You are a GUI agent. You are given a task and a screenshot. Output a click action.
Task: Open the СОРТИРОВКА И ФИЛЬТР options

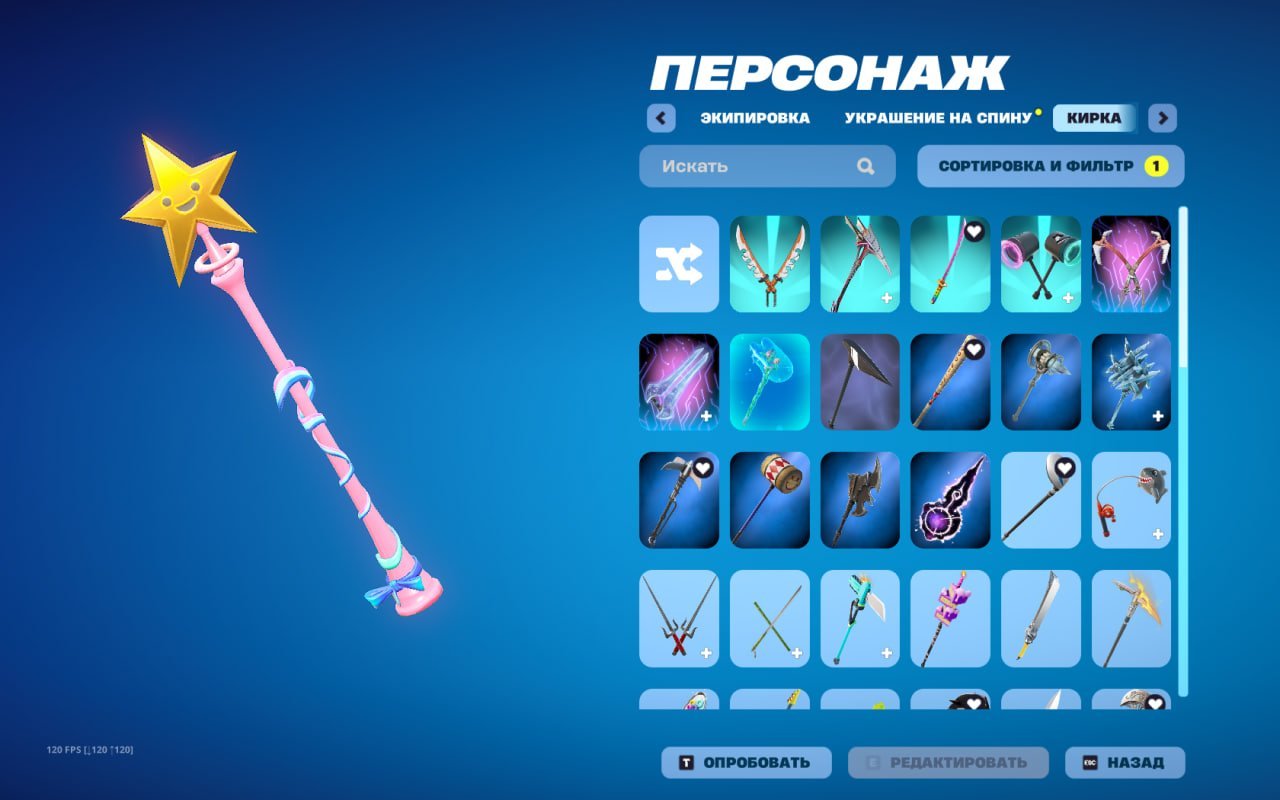pyautogui.click(x=1035, y=166)
